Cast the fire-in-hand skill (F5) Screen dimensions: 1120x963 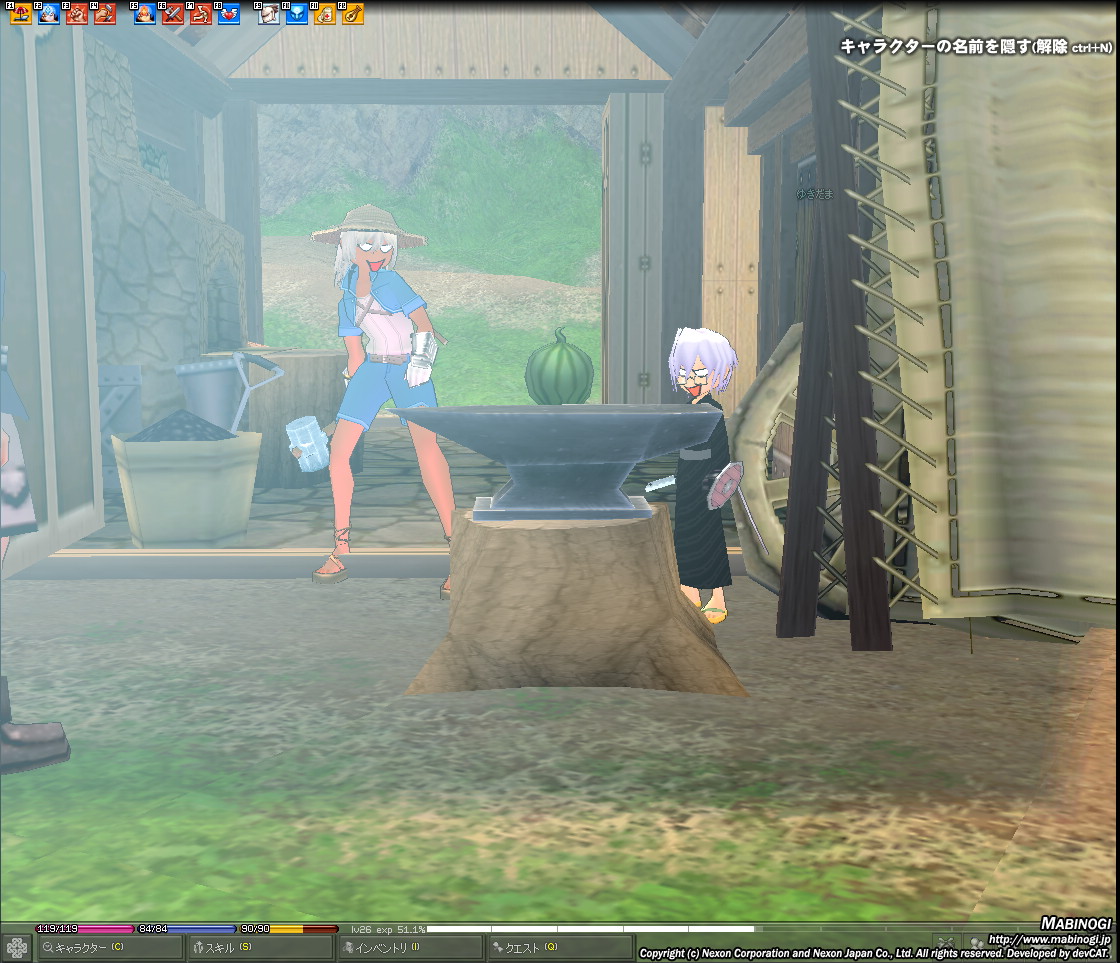click(x=145, y=14)
